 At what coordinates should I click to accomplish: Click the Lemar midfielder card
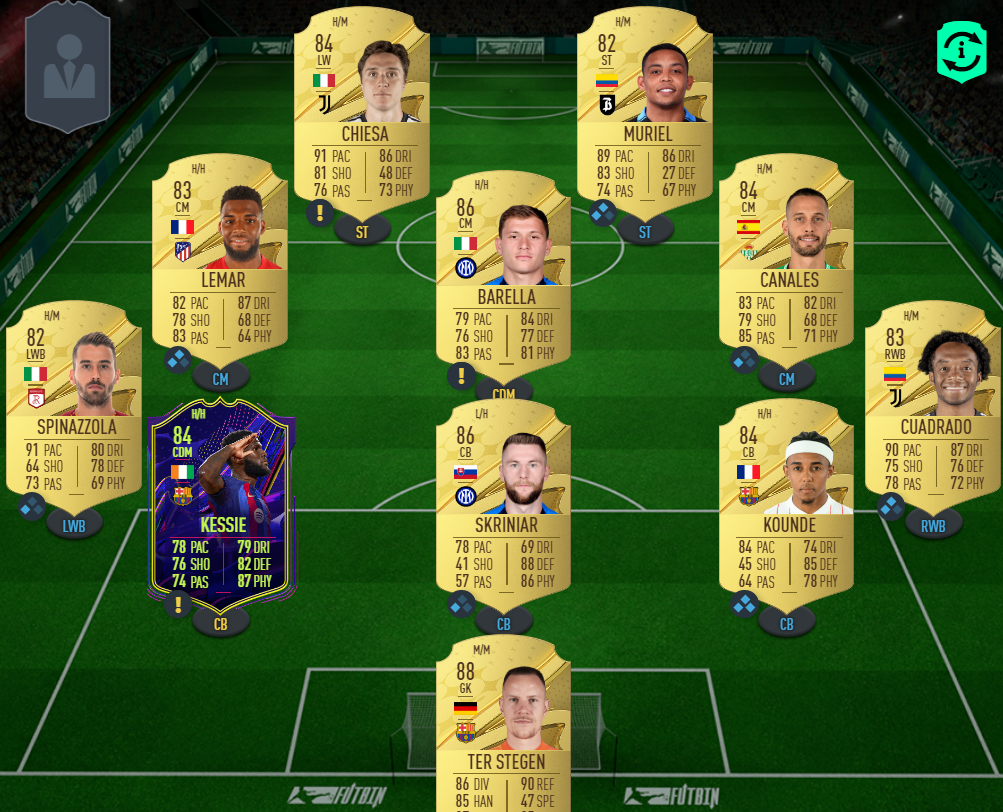point(219,255)
